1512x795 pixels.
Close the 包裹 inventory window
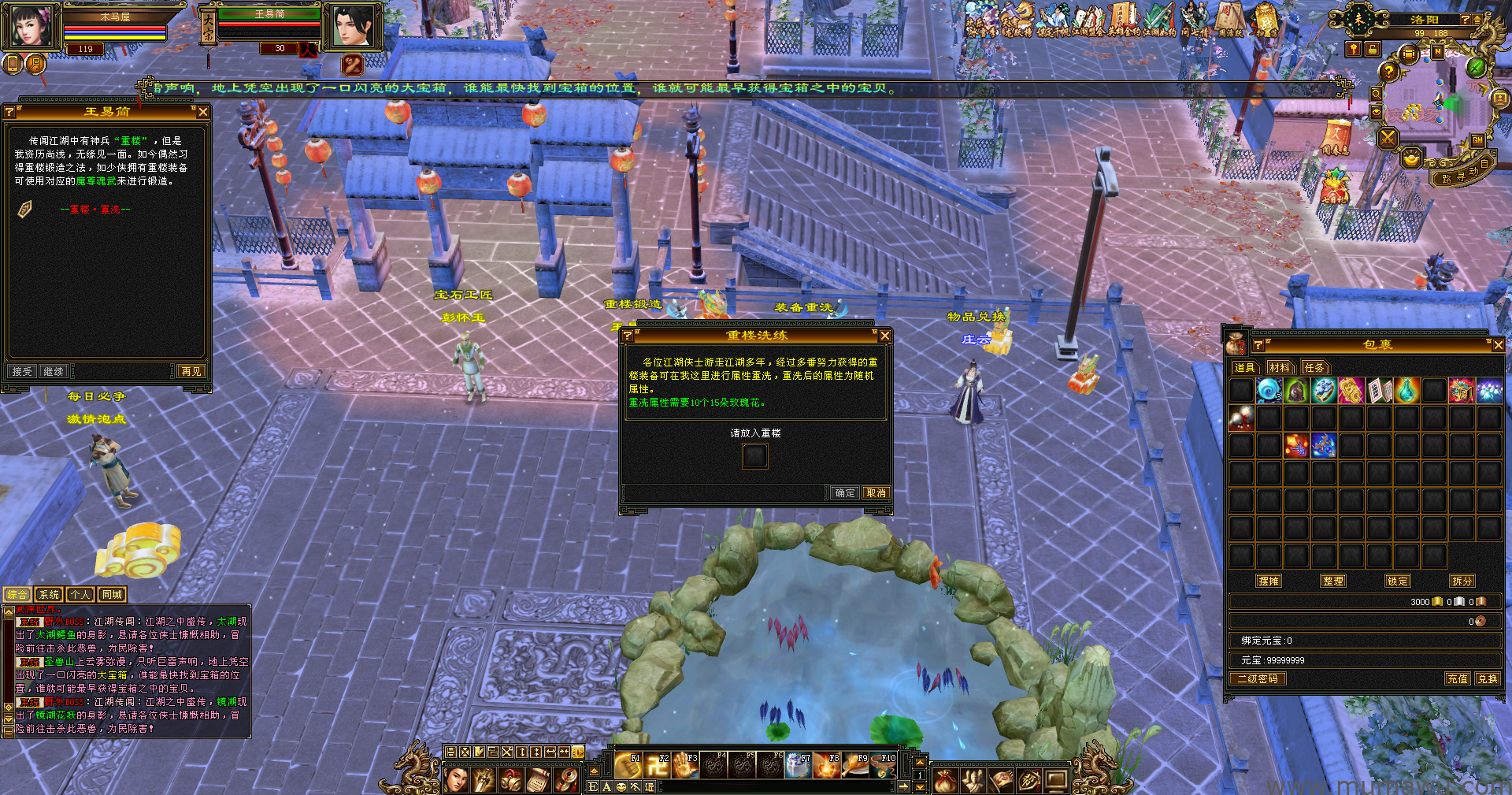point(1498,345)
